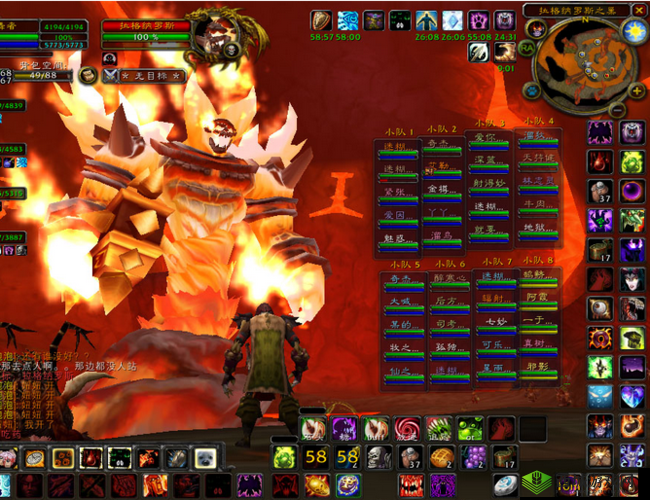Select the first raid member in 小队 1
This screenshot has width=650, height=500.
tap(396, 147)
